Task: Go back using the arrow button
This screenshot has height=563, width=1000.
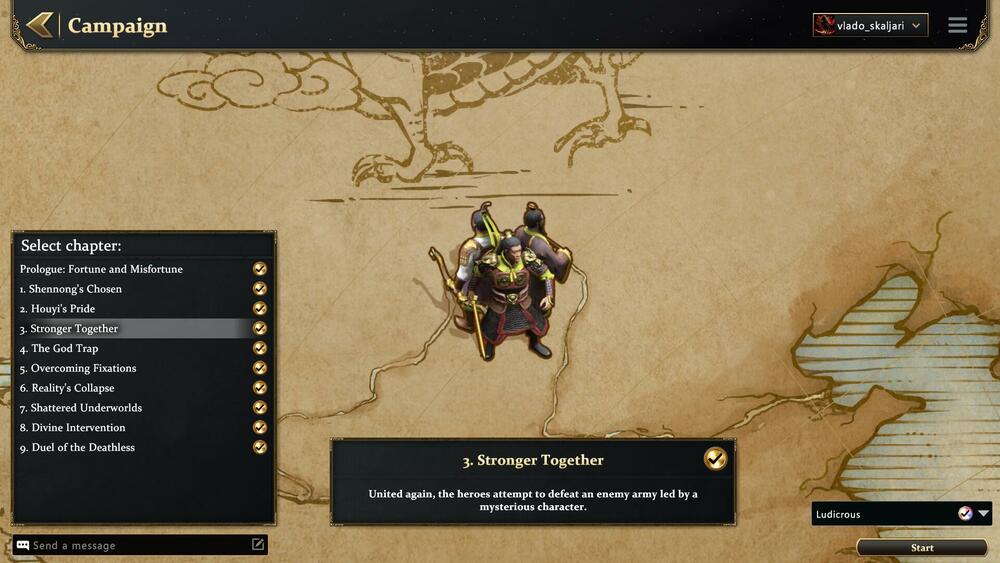Action: pos(40,25)
